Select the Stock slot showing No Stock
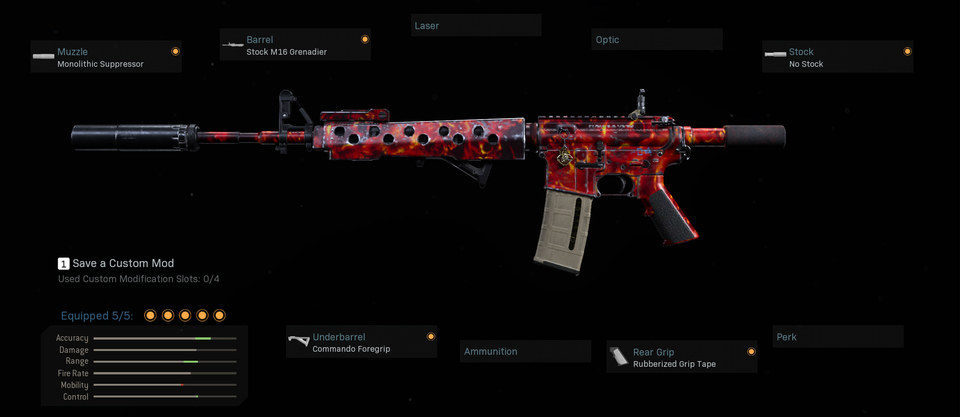 pos(837,57)
